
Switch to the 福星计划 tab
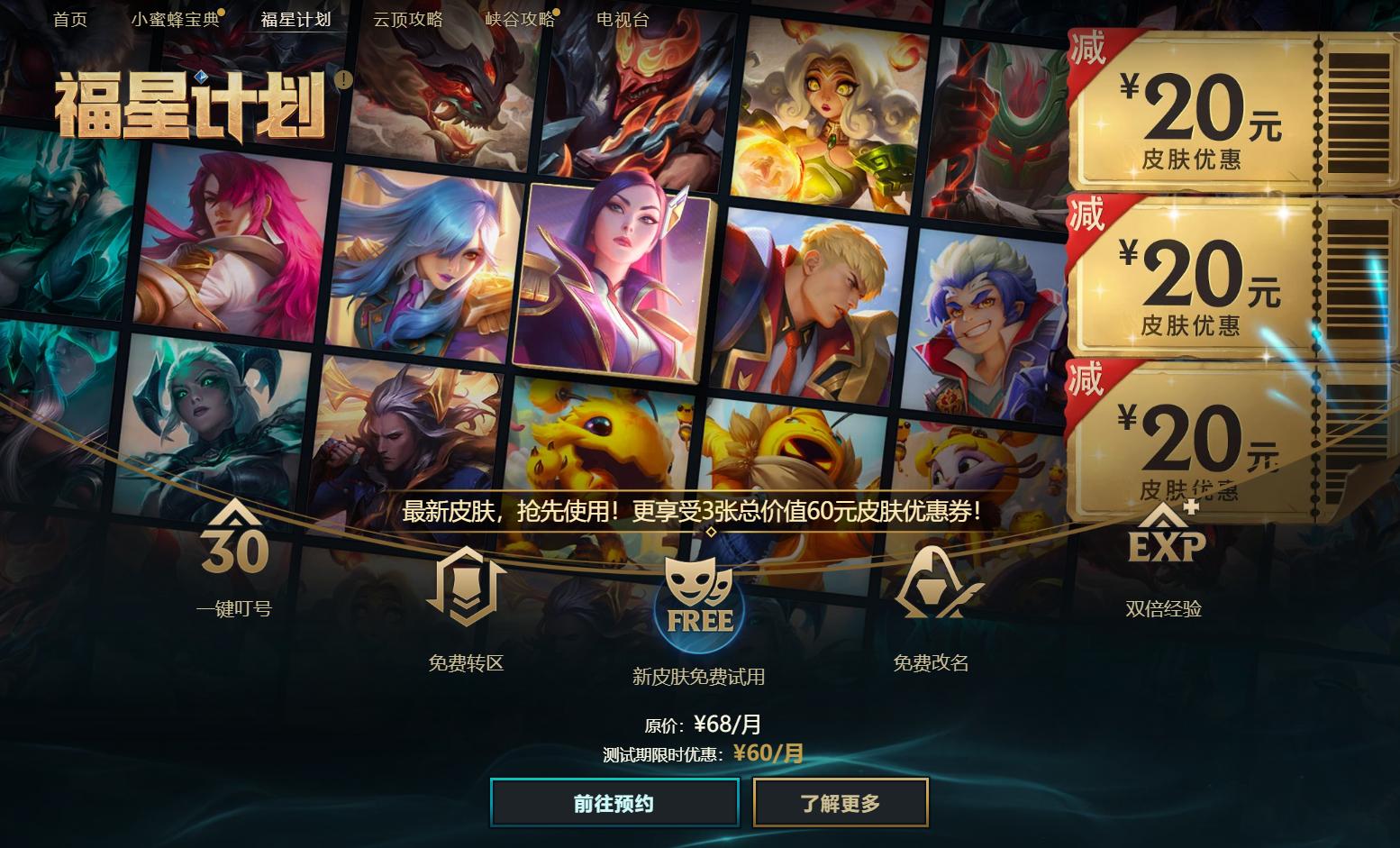[x=297, y=19]
